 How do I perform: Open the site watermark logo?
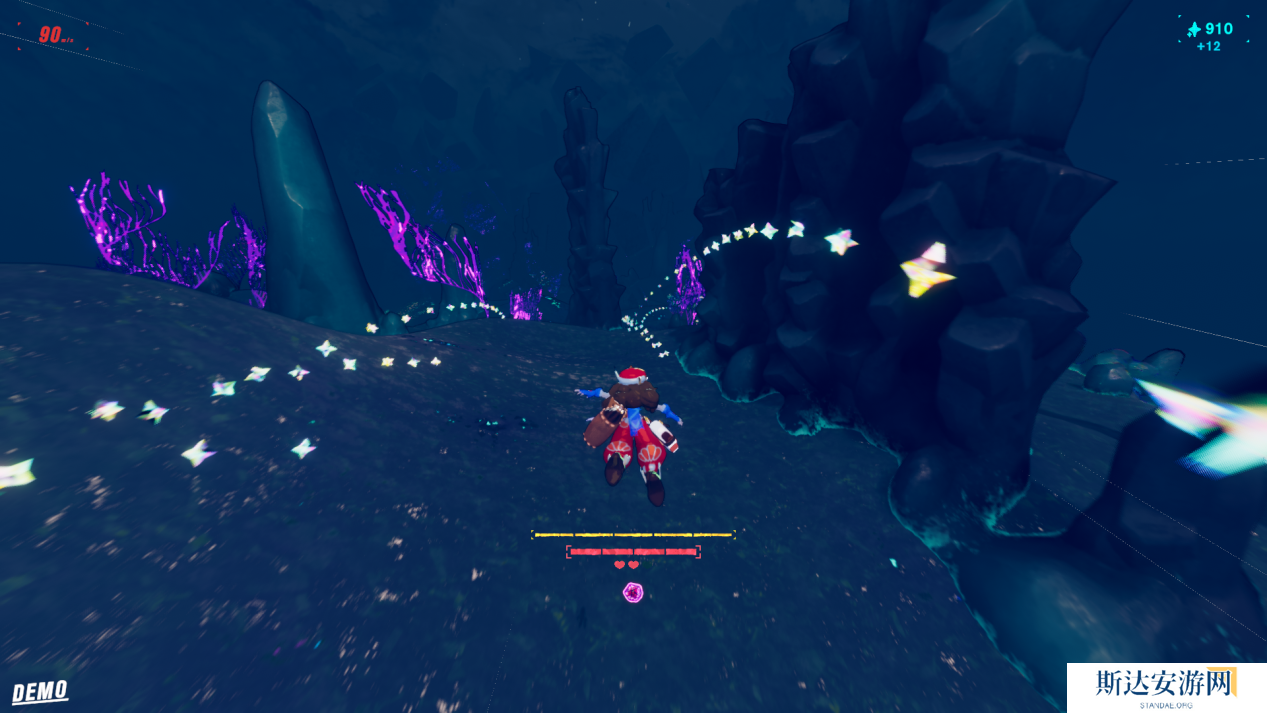pos(1166,686)
